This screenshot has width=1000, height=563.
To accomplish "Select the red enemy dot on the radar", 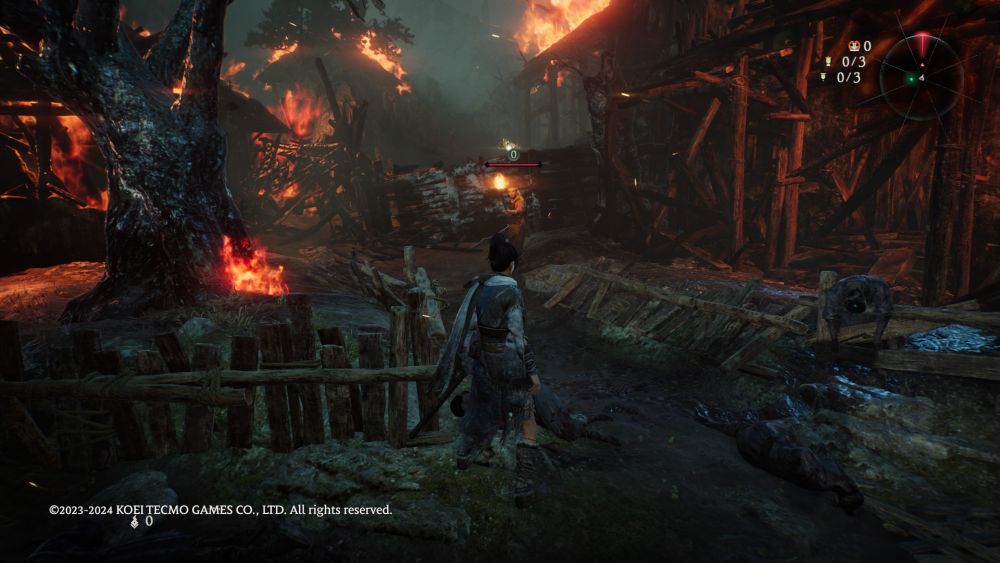I will (922, 65).
